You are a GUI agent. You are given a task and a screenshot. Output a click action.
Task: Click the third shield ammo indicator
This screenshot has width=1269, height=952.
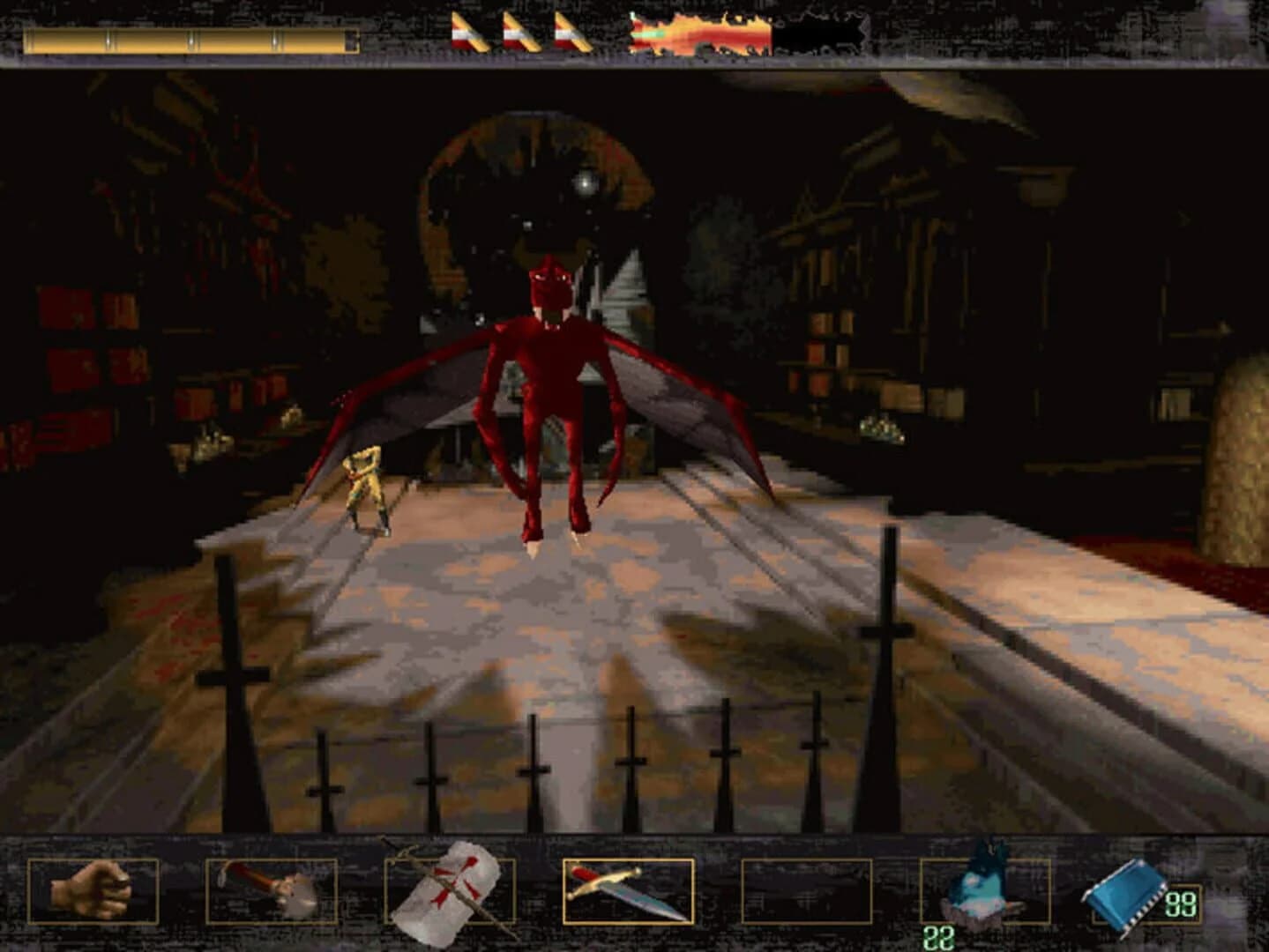pyautogui.click(x=571, y=32)
